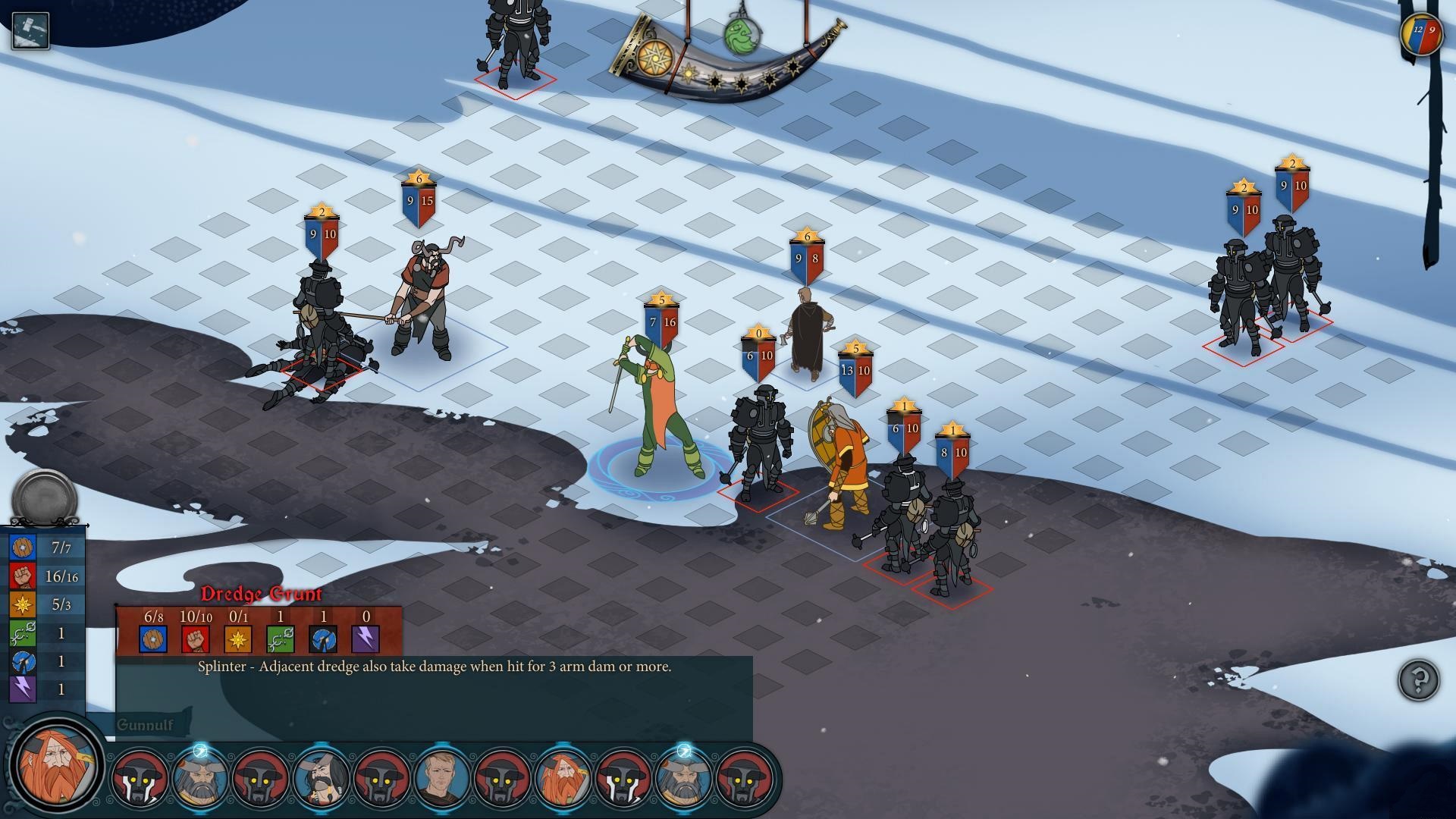
Task: Choose the mustached dark-haired varl's portrait
Action: (322, 778)
